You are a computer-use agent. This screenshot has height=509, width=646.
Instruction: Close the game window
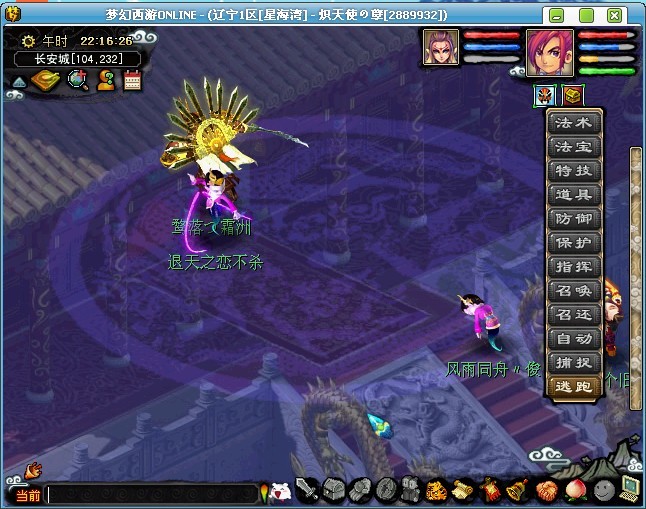click(631, 15)
